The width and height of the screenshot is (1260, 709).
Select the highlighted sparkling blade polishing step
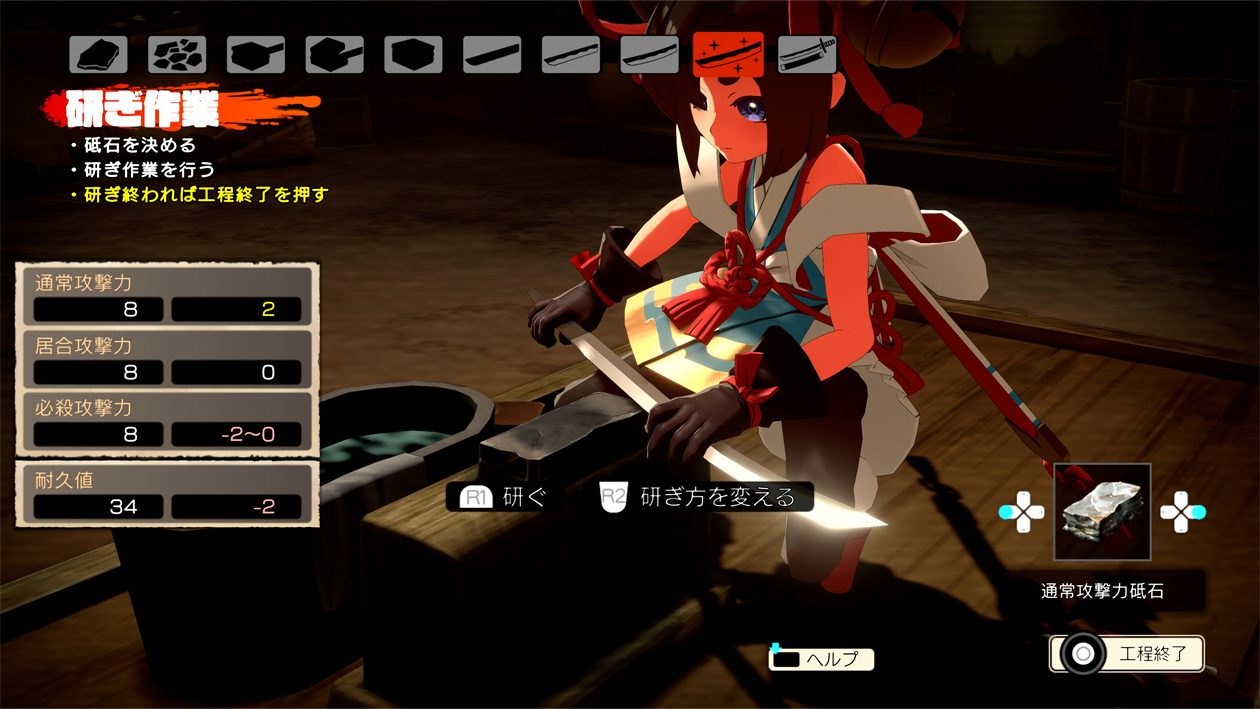728,55
